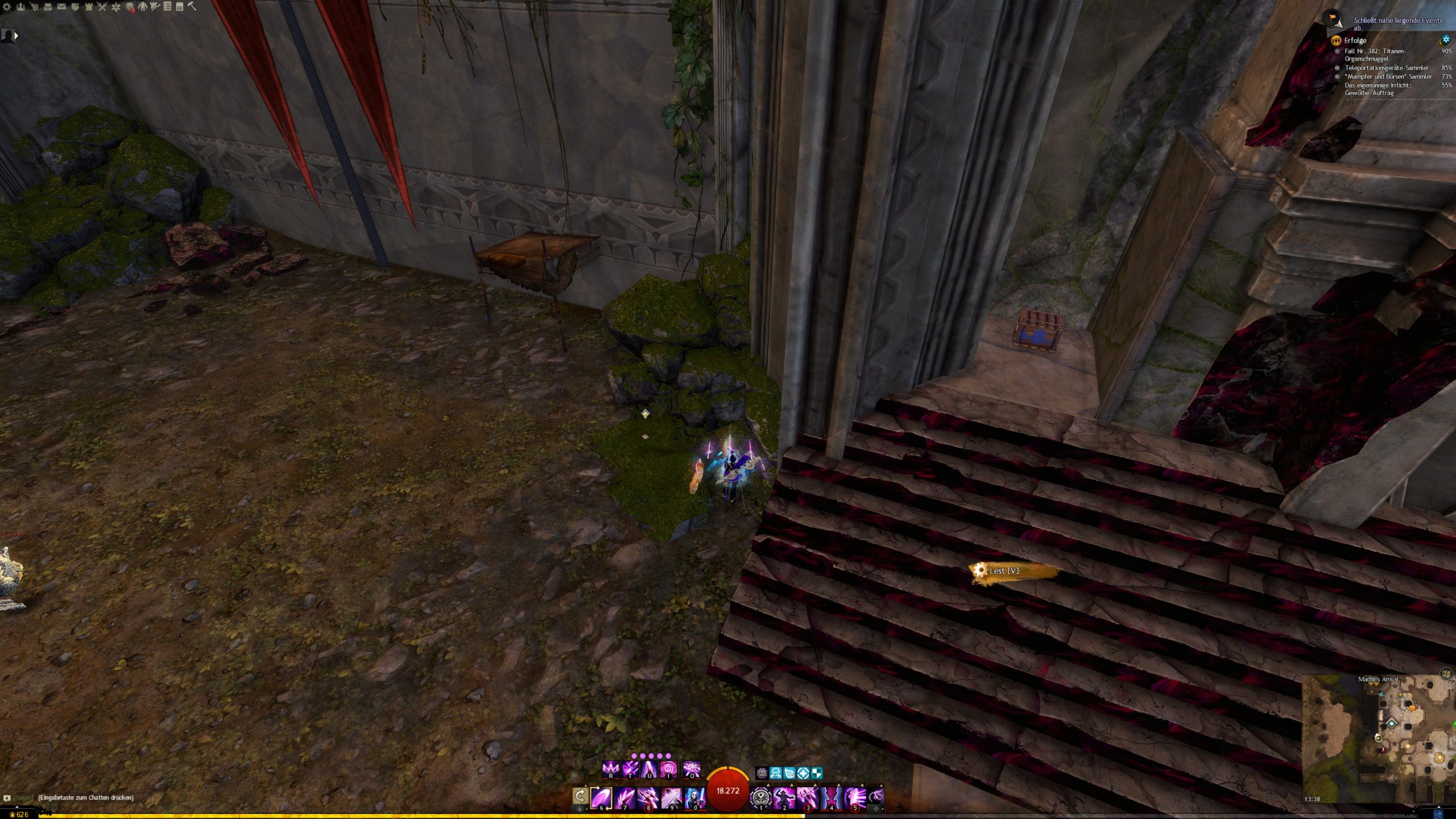This screenshot has height=819, width=1456.
Task: Open the hammer icon in top menu
Action: pos(192,6)
